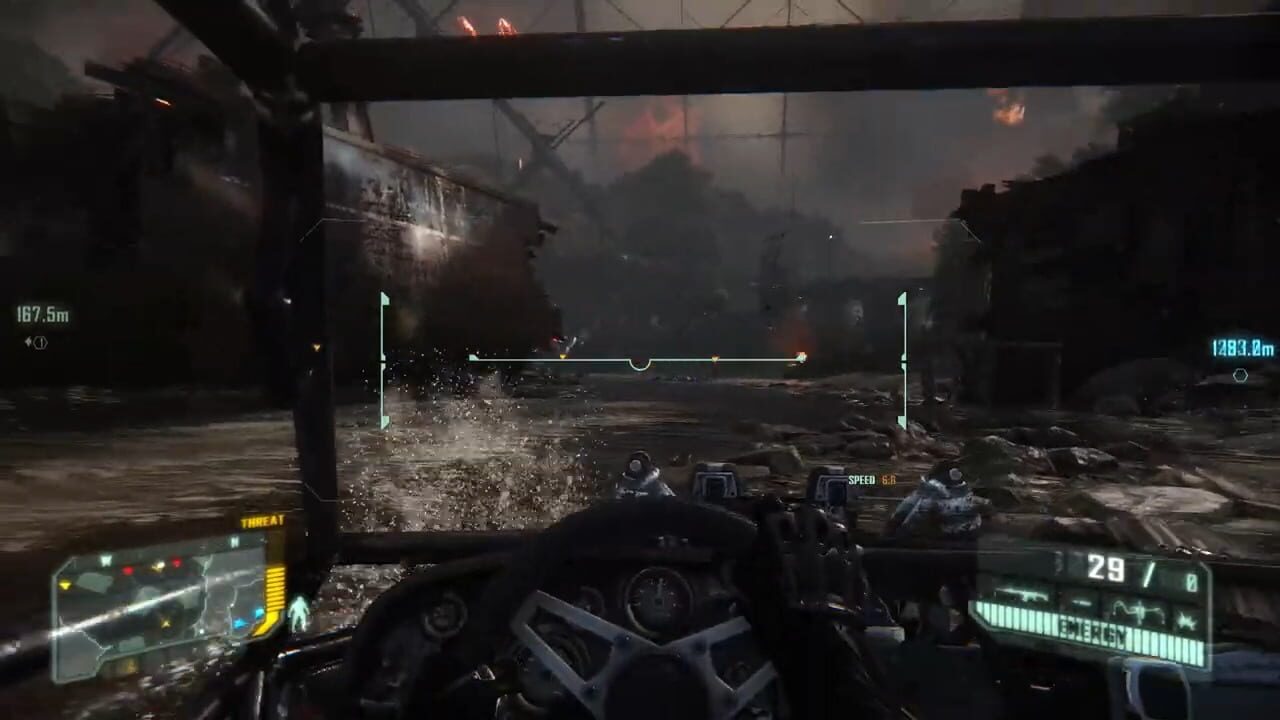
Task: Select the hexagon objective marker under 167.5m
Action: click(40, 342)
